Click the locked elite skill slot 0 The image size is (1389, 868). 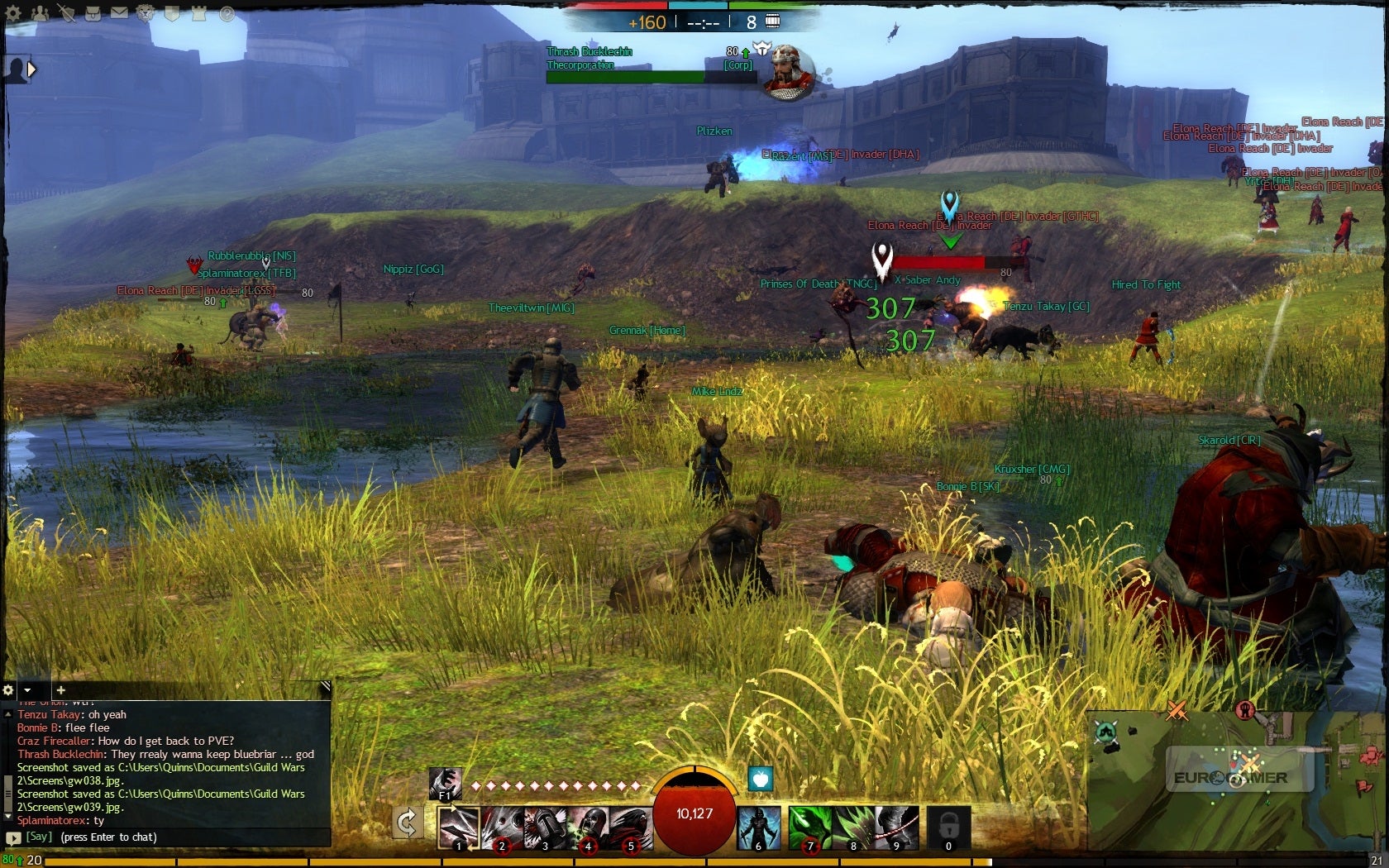coord(948,827)
